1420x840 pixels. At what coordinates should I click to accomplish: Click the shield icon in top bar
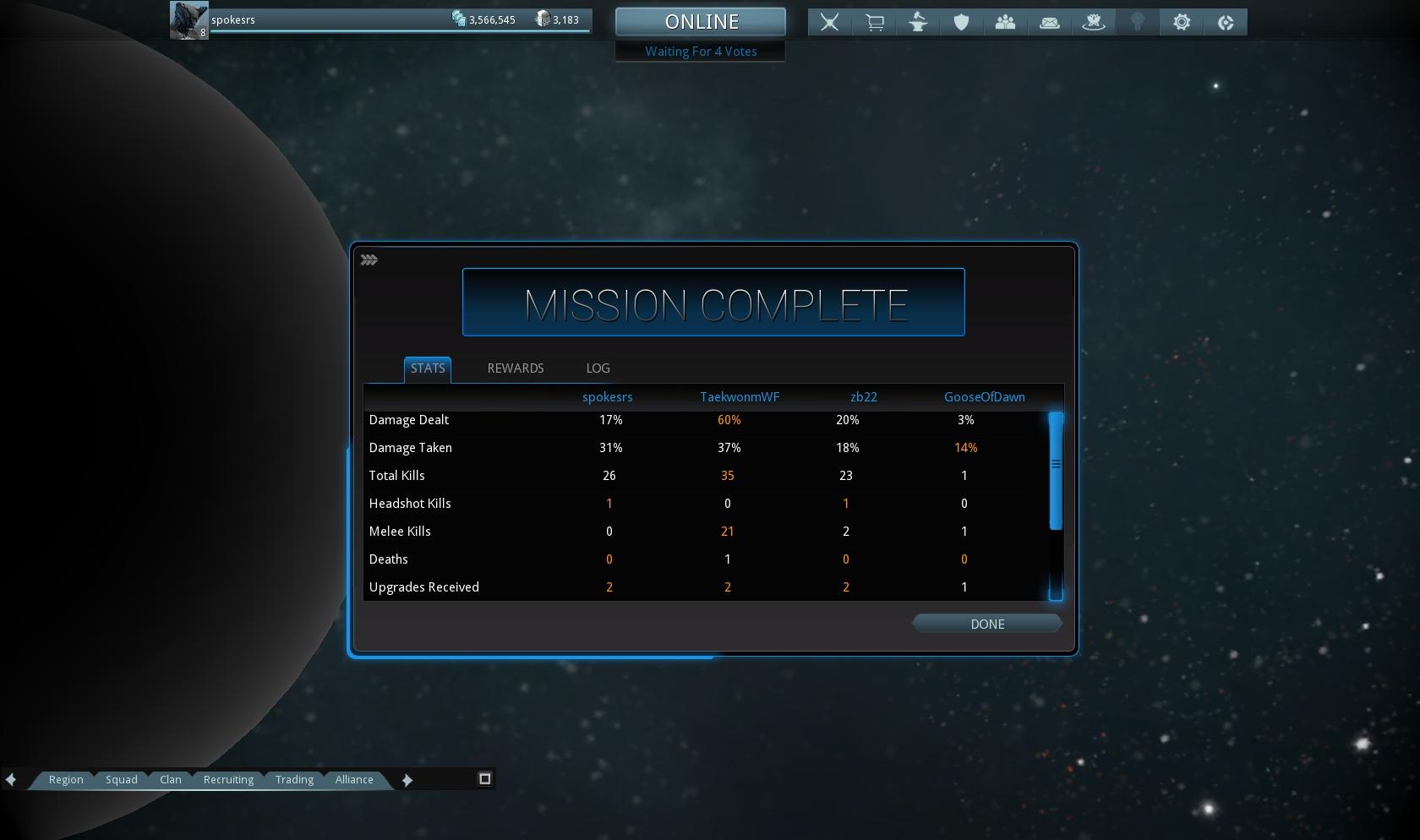961,23
